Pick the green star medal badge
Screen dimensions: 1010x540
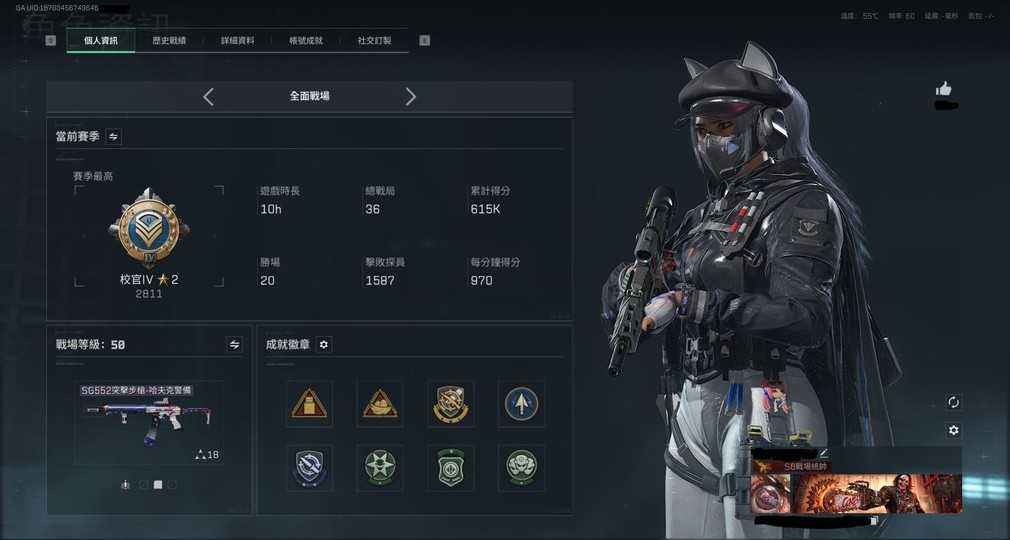tap(380, 467)
